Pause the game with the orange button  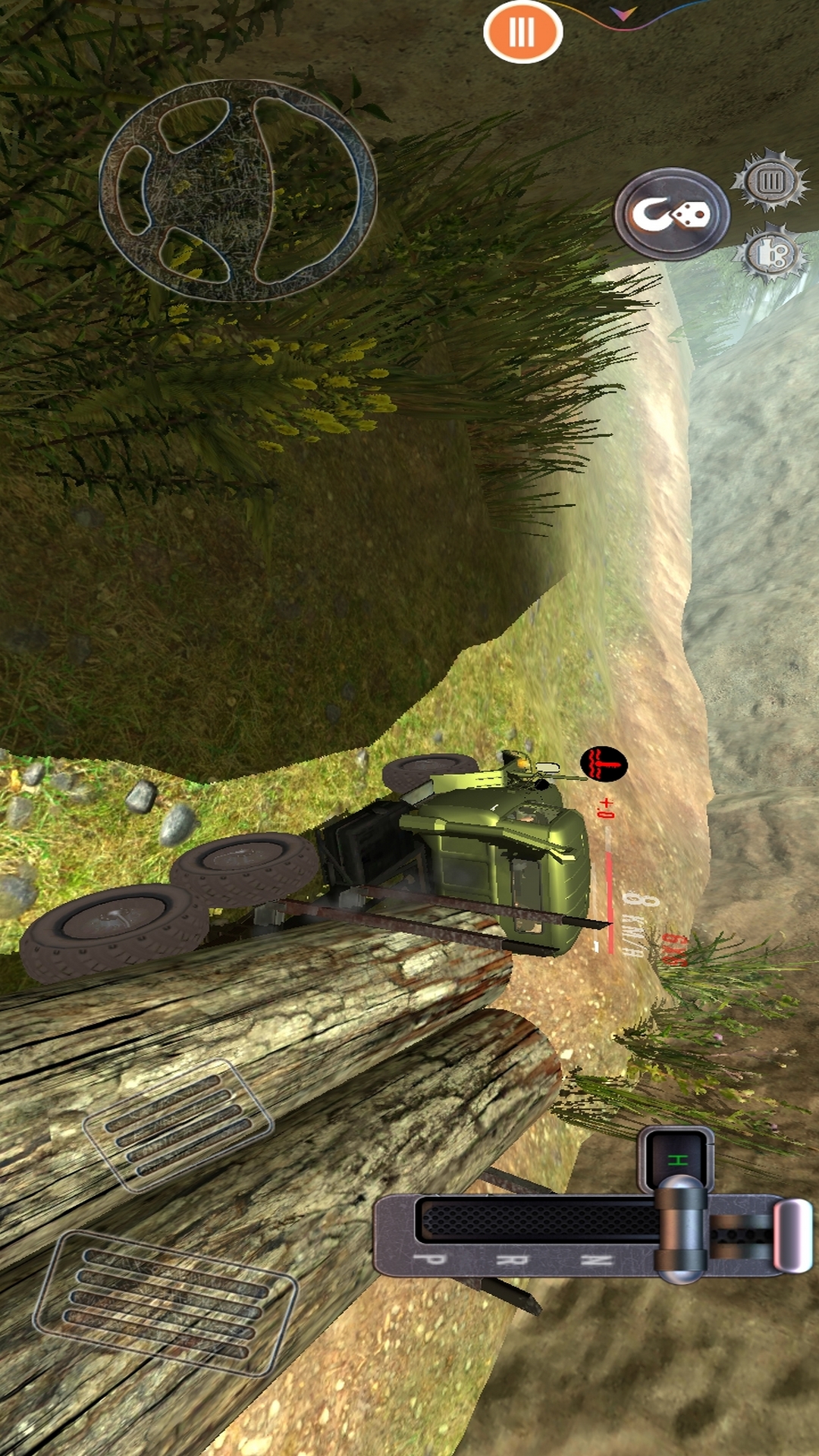pos(522,32)
